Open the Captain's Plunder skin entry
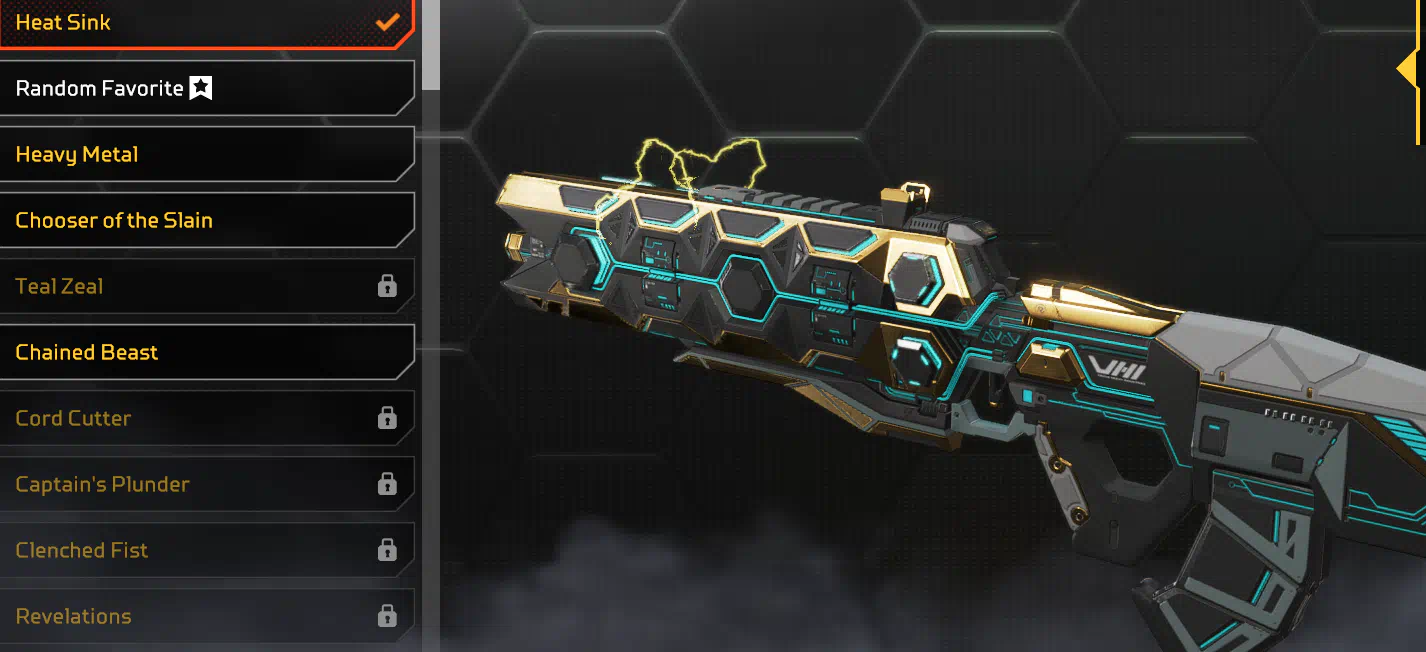 200,485
